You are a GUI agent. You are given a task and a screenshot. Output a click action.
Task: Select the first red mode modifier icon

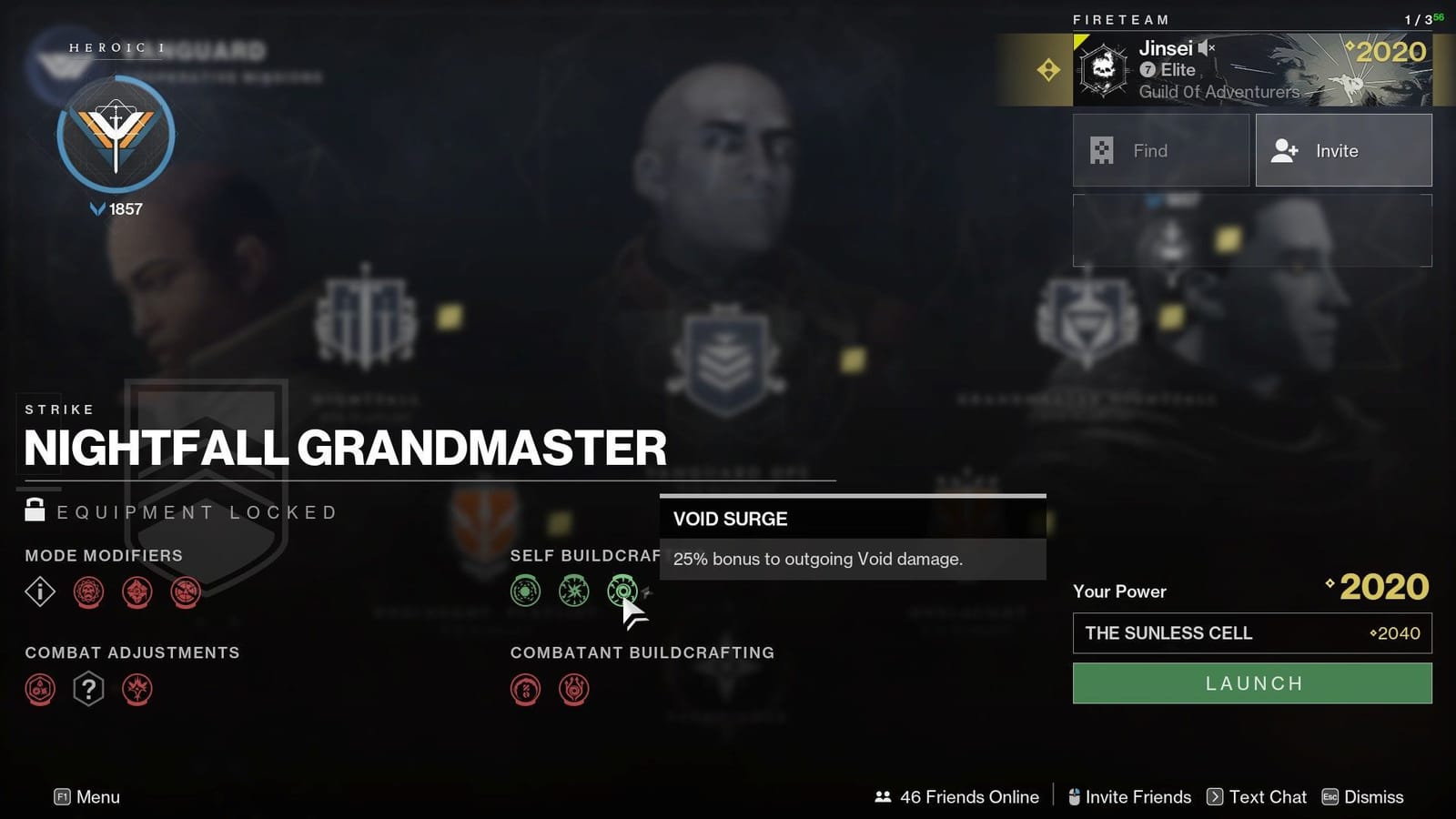pos(88,591)
